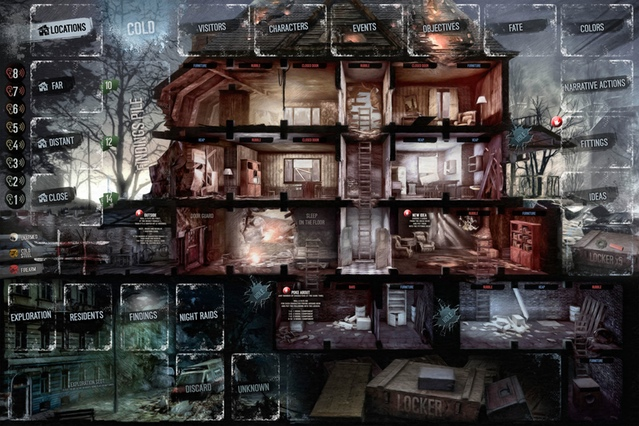Select the Distant location slot
The height and width of the screenshot is (426, 639).
coord(63,143)
